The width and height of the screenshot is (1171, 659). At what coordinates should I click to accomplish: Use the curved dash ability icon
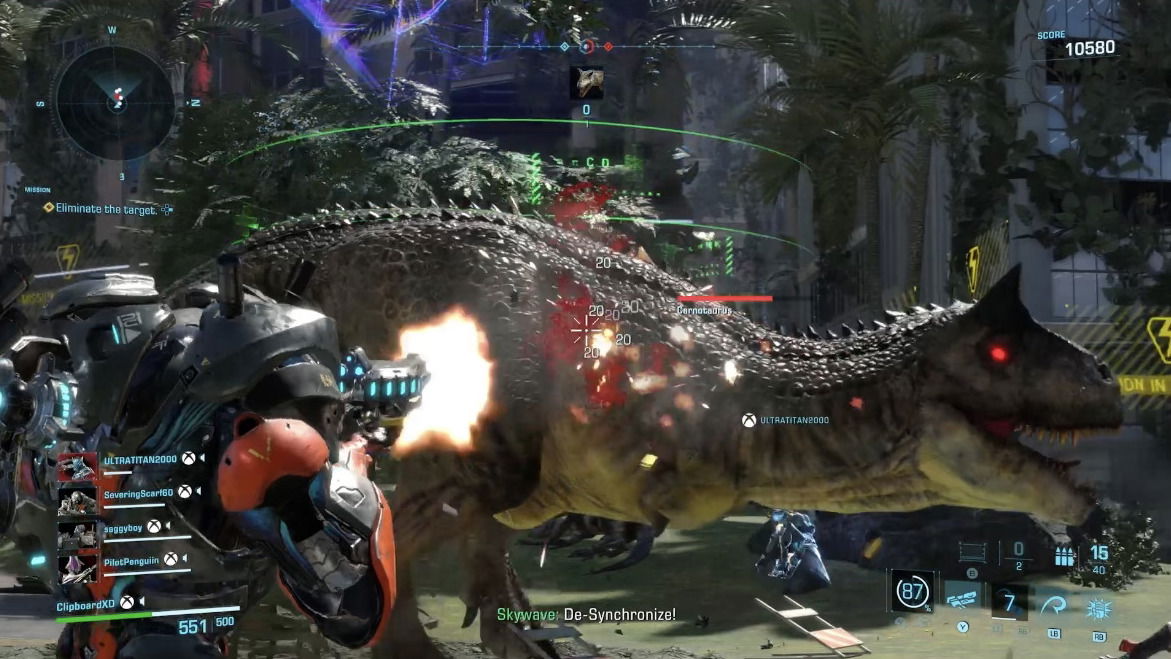[x=1054, y=602]
